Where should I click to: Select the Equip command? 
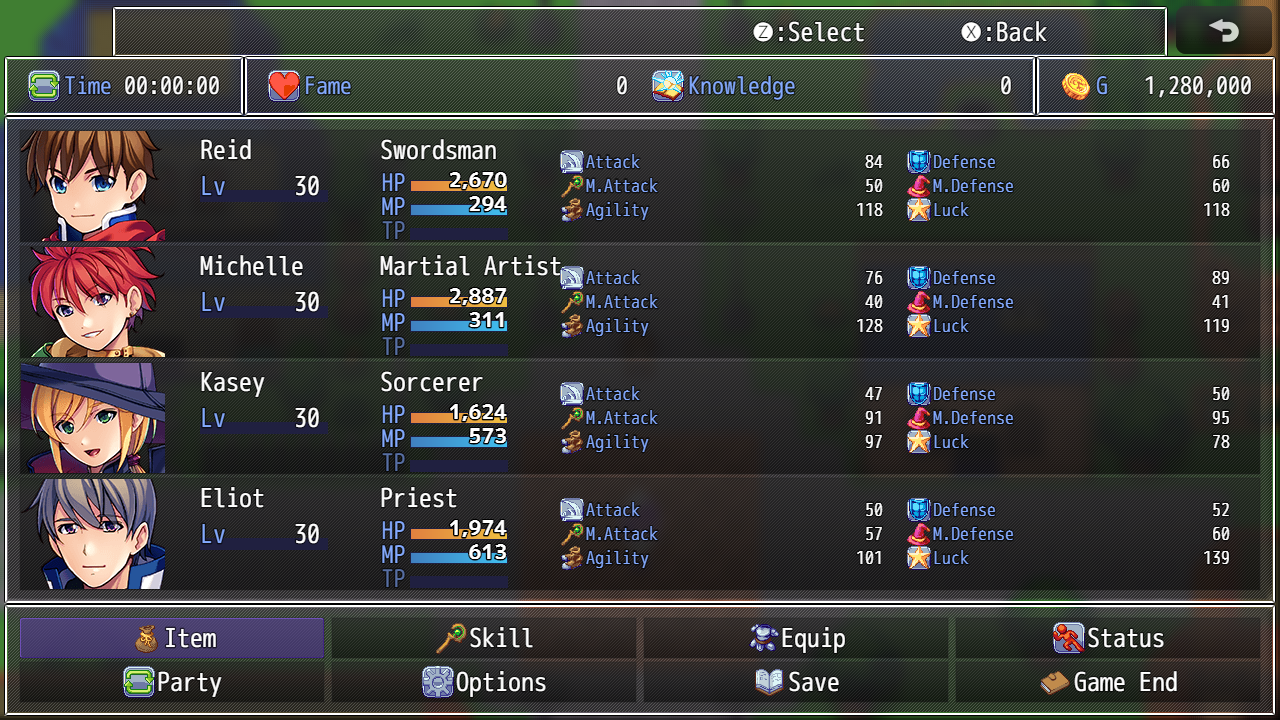point(796,638)
